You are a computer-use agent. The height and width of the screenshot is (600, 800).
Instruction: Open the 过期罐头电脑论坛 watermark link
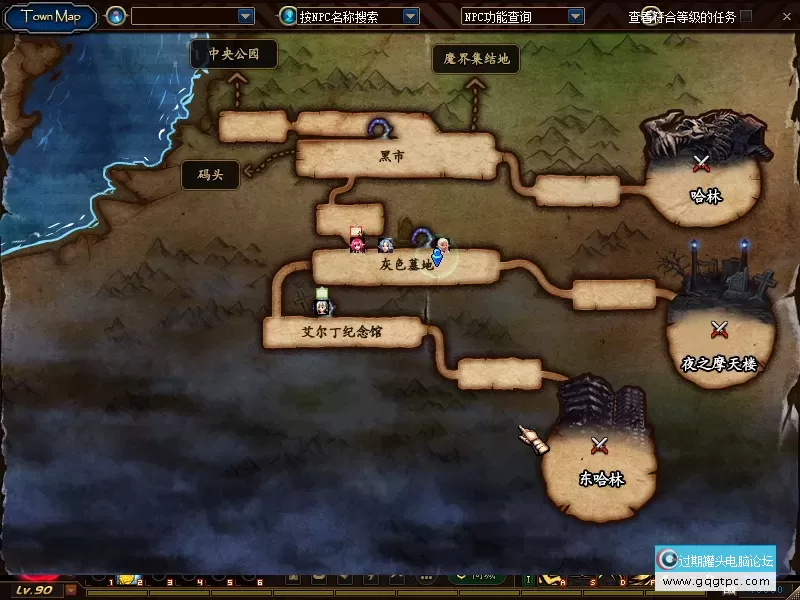pyautogui.click(x=716, y=569)
